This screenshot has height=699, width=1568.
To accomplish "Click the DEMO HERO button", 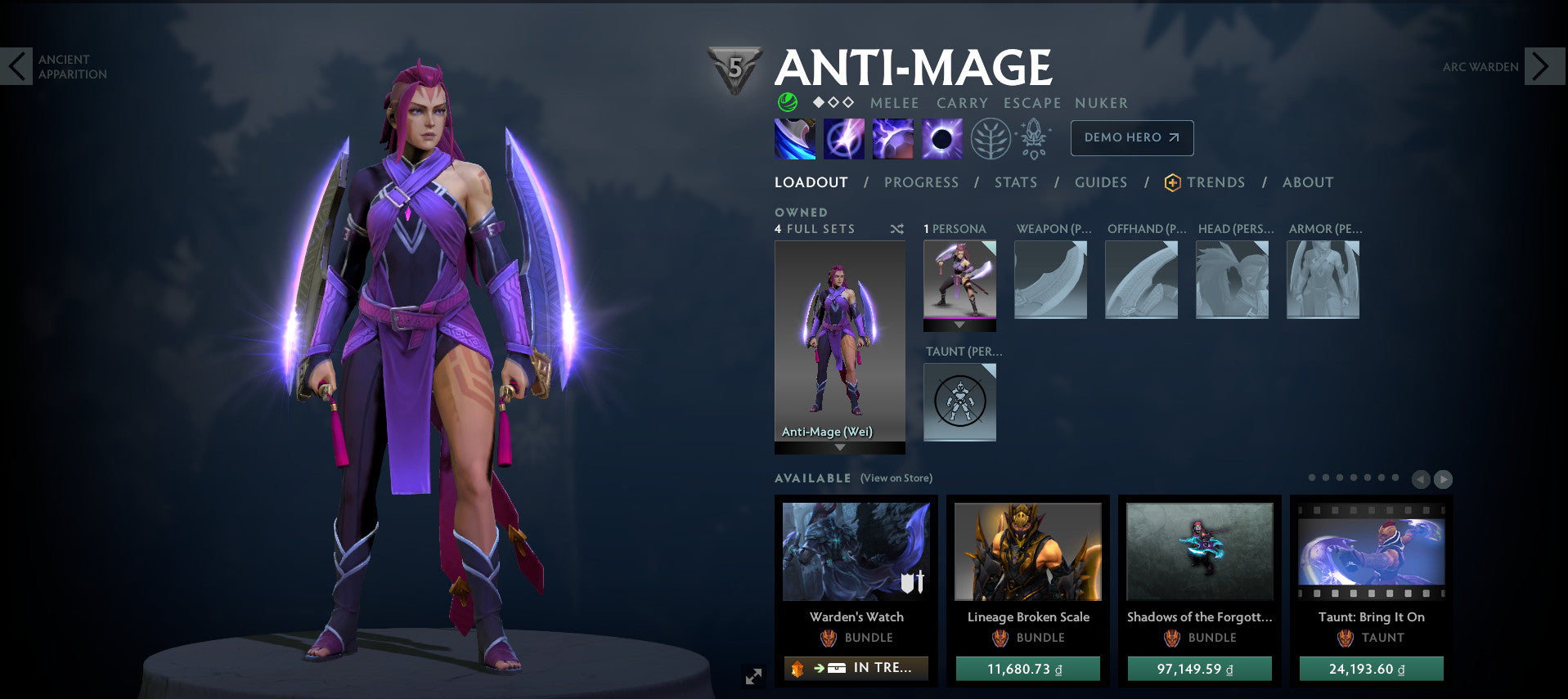I will tap(1131, 137).
